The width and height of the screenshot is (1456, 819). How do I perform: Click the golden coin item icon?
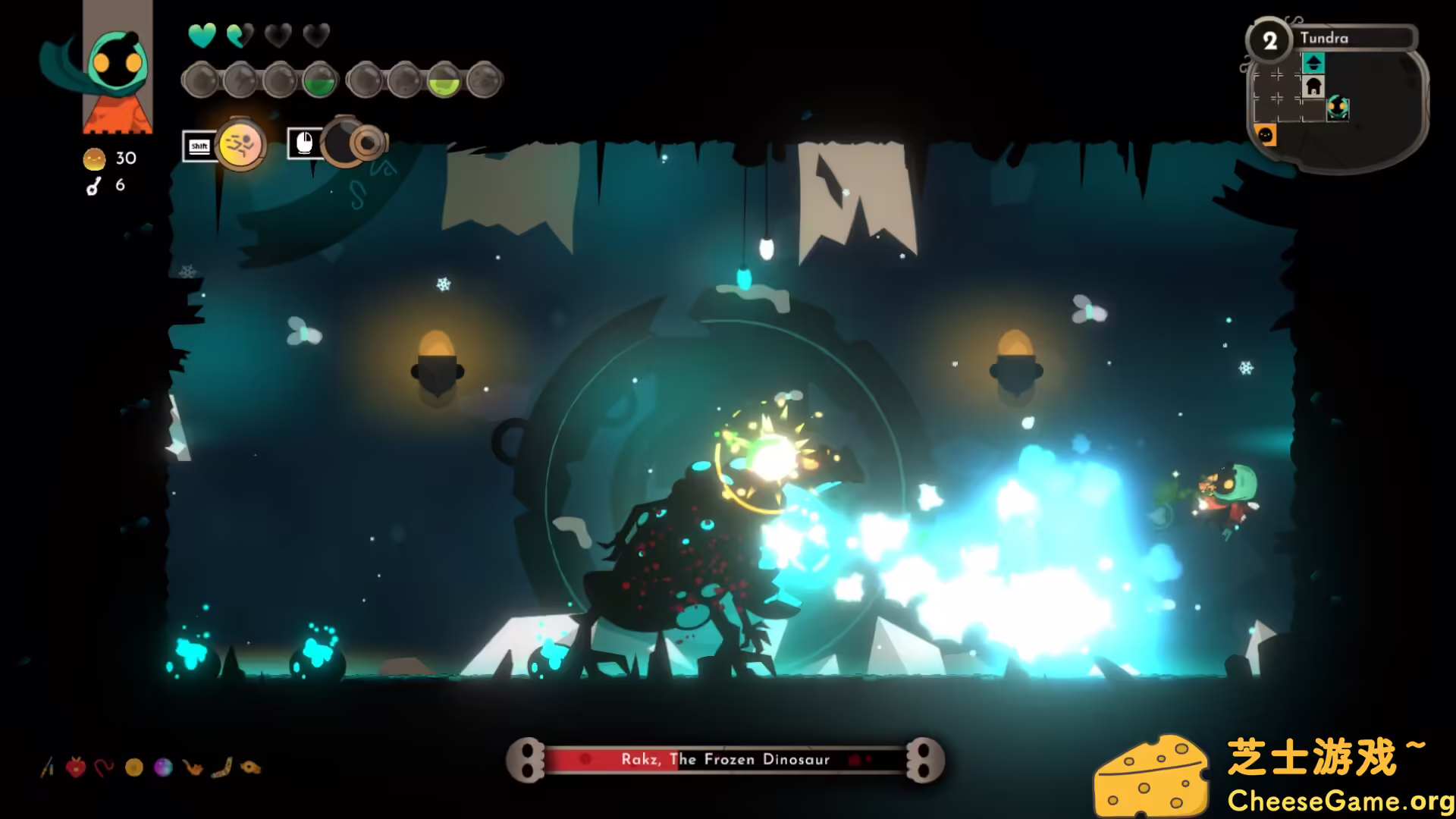[134, 766]
